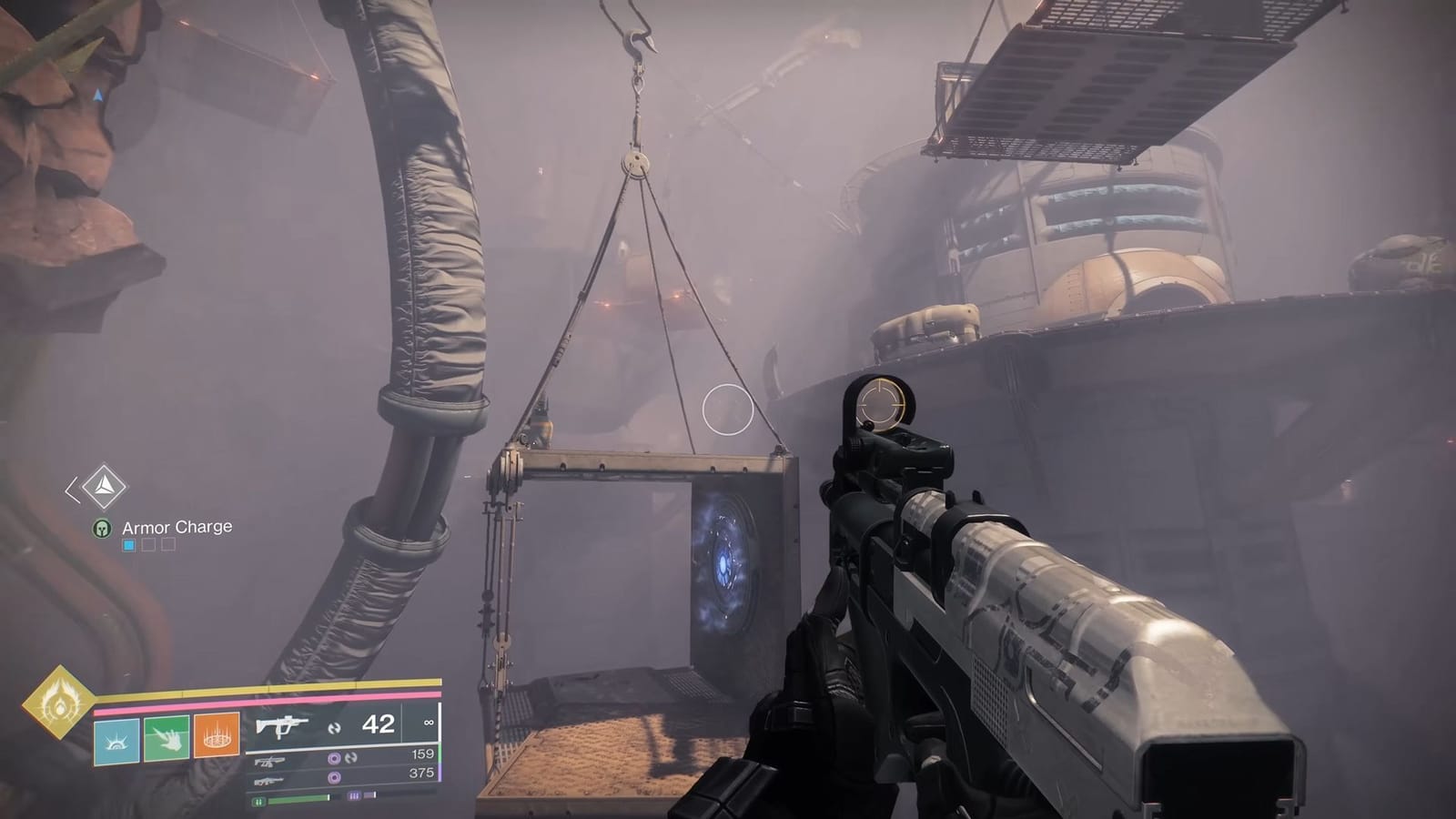1456x819 pixels.
Task: Click the grenade ability icon
Action: 116,740
